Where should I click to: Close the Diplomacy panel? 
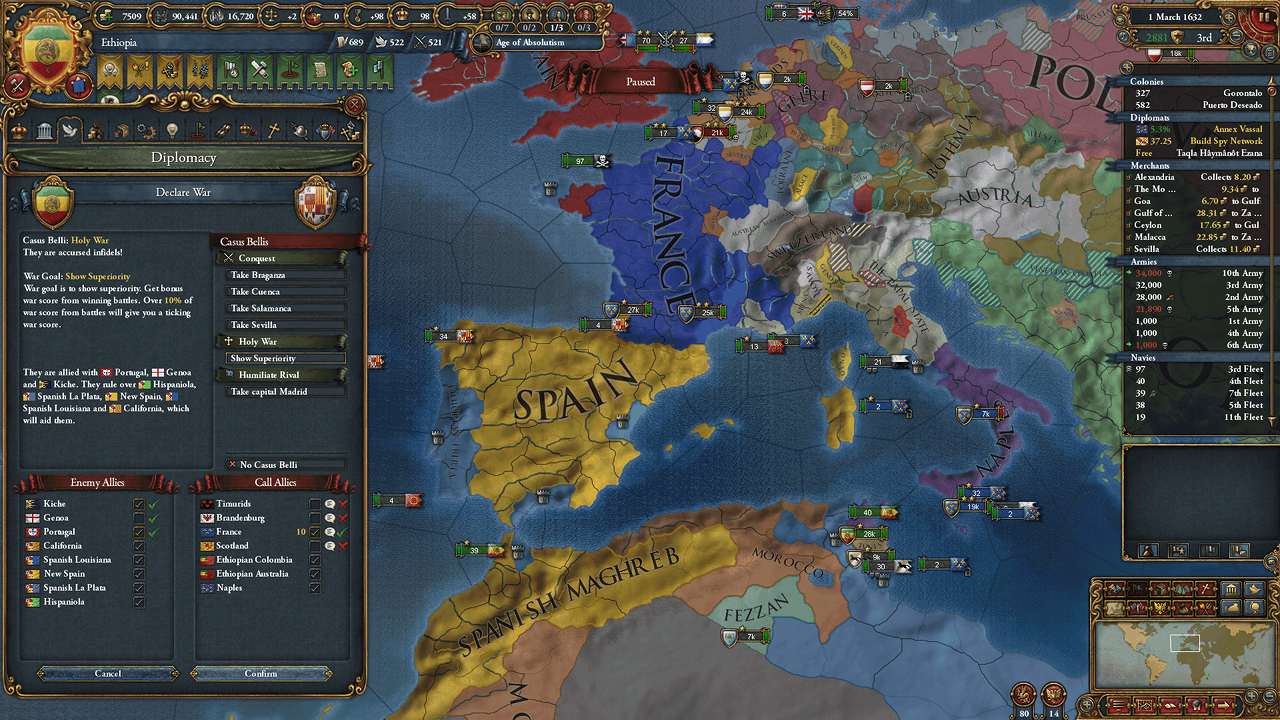353,103
